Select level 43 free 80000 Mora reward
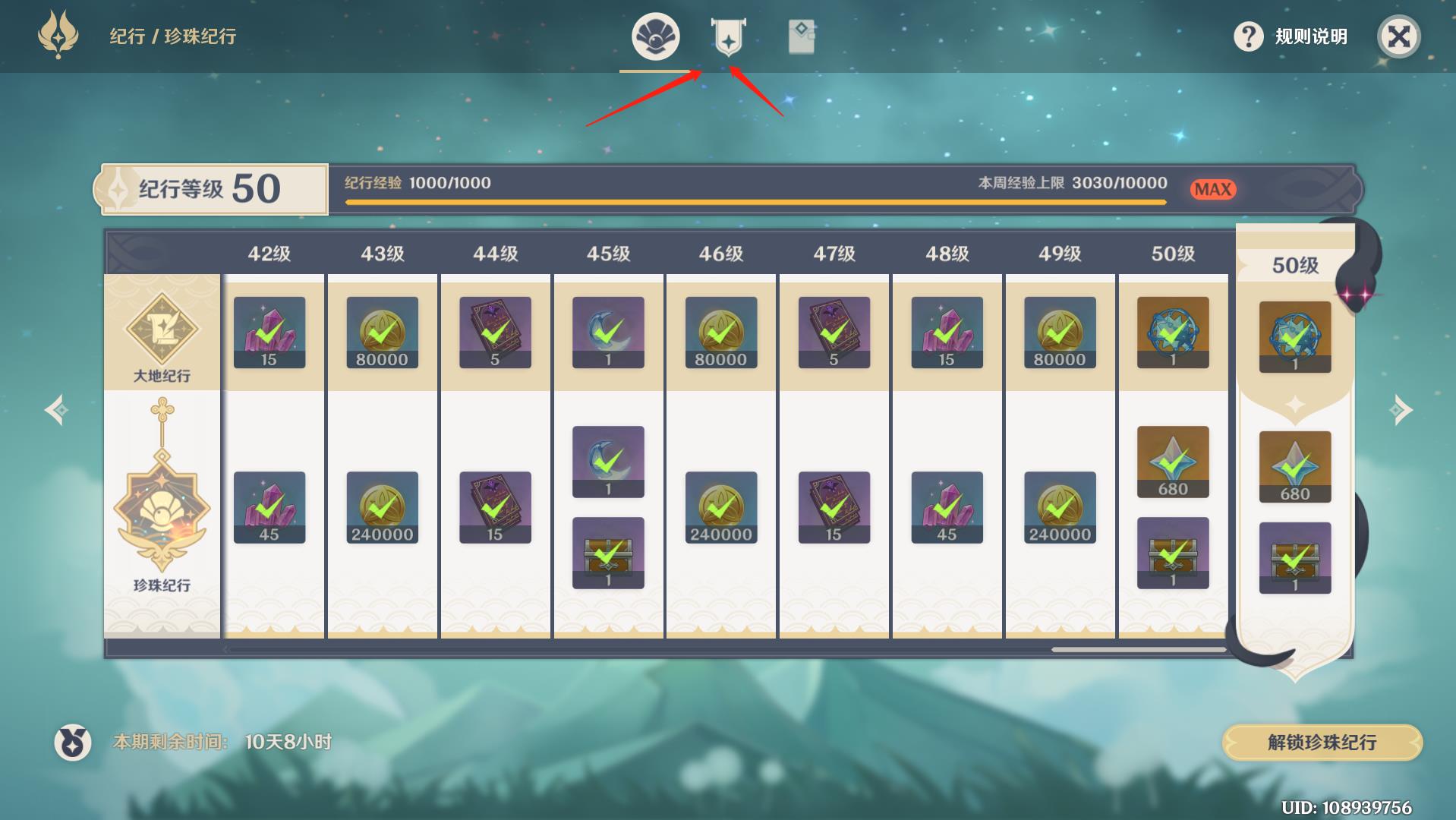 point(382,333)
